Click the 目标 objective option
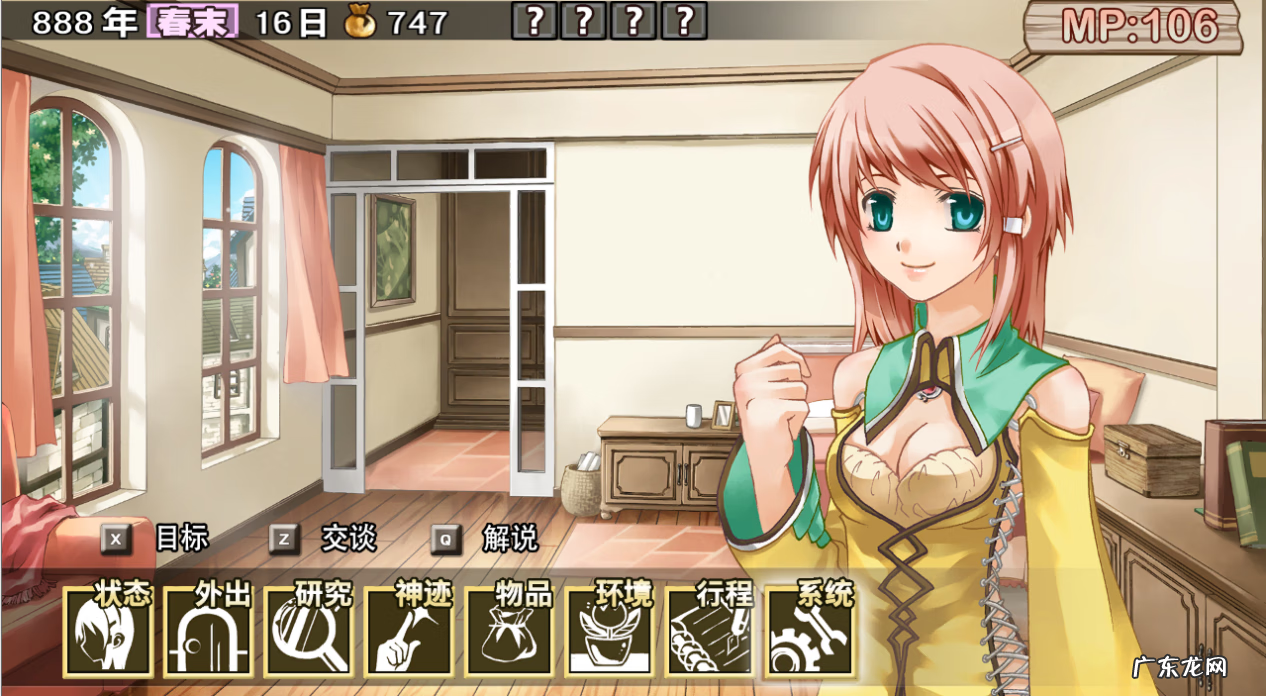Viewport: 1266px width, 696px height. click(160, 539)
